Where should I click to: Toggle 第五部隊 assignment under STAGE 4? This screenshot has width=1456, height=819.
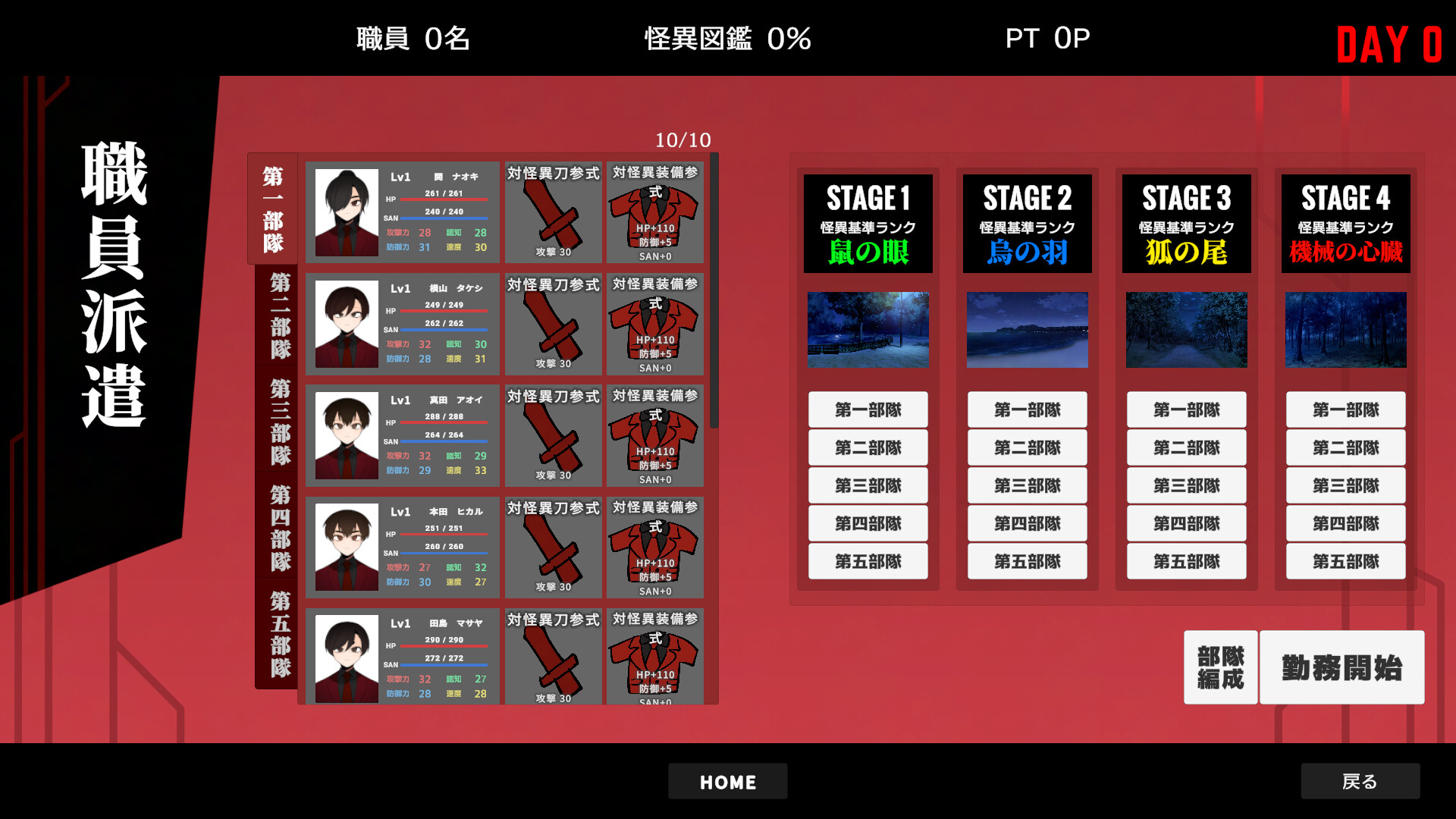pyautogui.click(x=1345, y=561)
